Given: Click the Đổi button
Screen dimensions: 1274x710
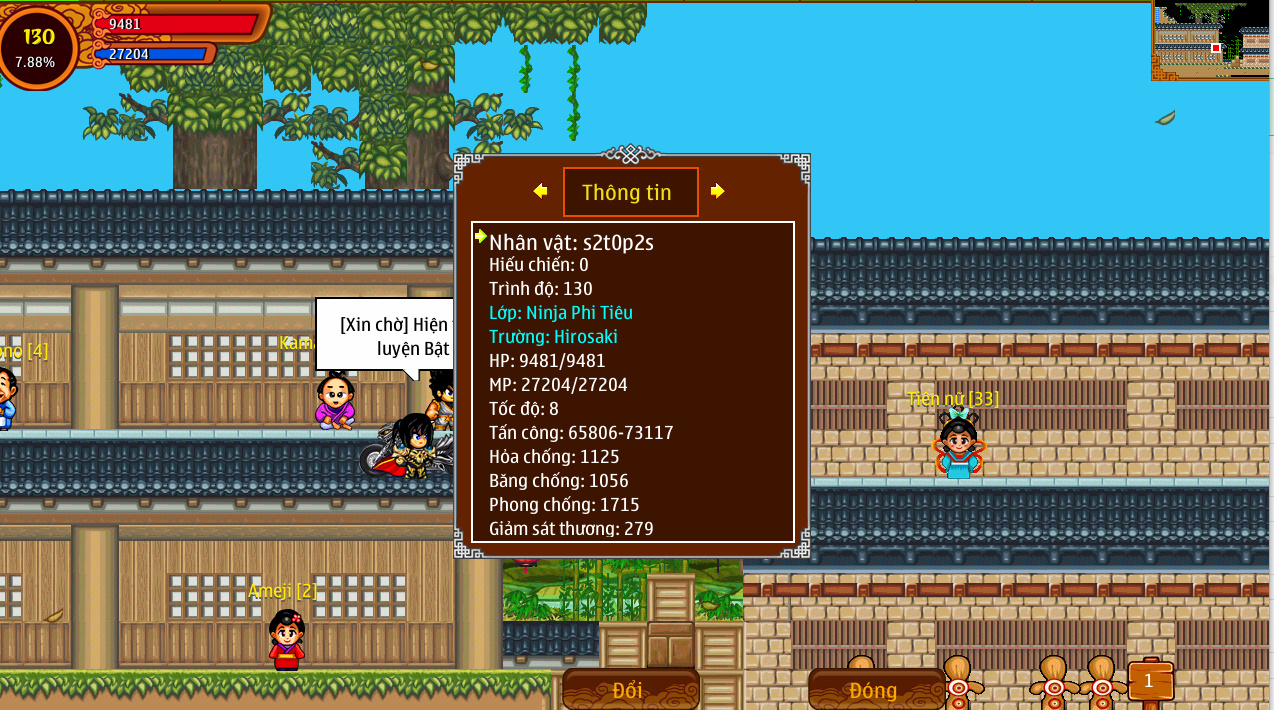Looking at the screenshot, I should click(630, 689).
